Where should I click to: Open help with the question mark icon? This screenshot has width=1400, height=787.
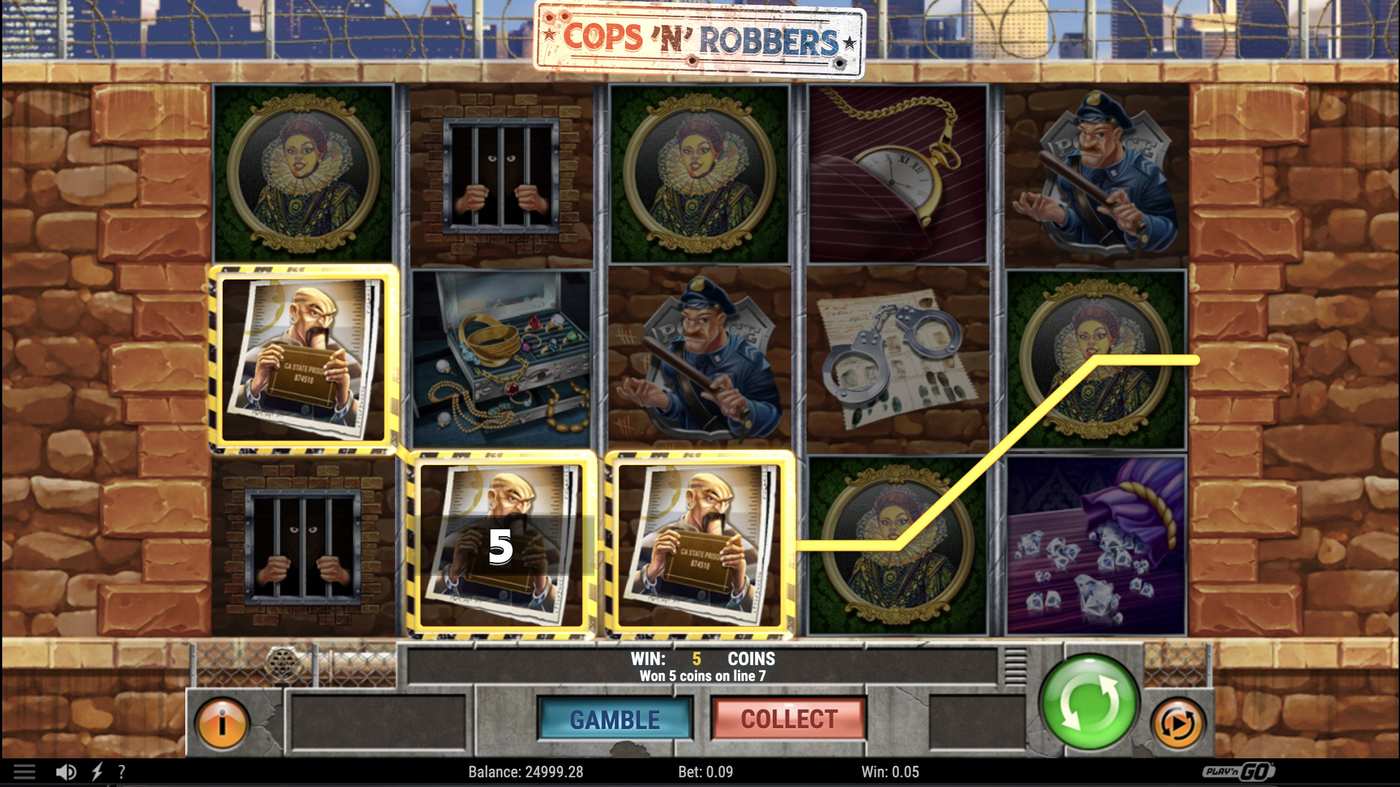click(122, 771)
